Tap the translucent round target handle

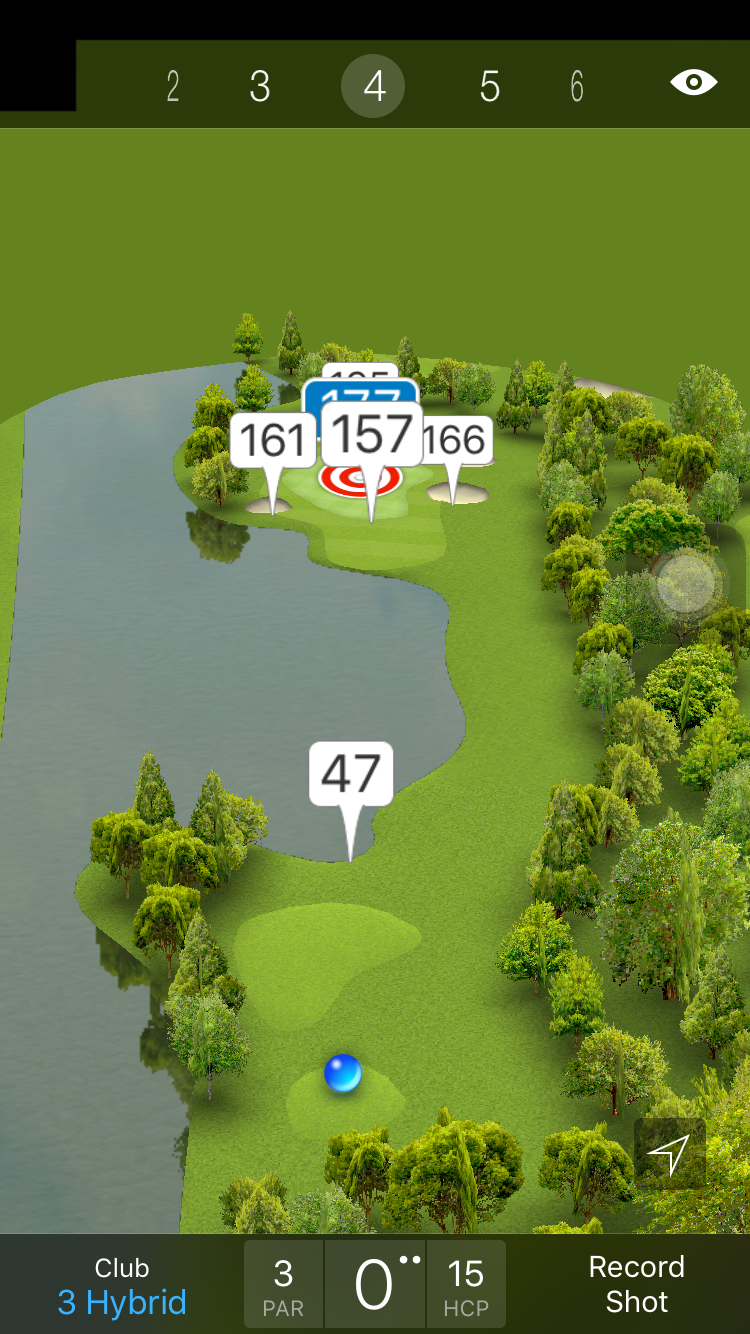tap(686, 583)
